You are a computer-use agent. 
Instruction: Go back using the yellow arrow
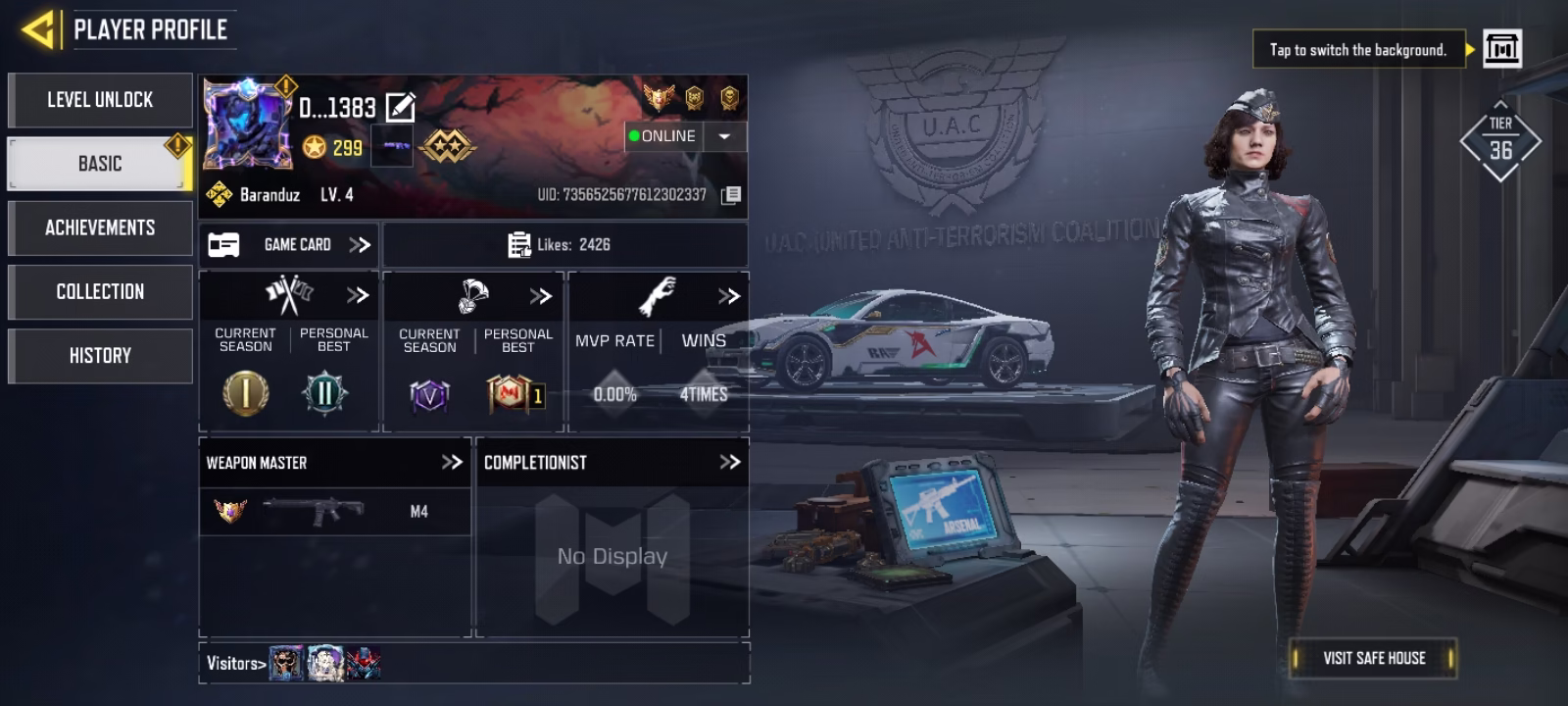pos(38,29)
